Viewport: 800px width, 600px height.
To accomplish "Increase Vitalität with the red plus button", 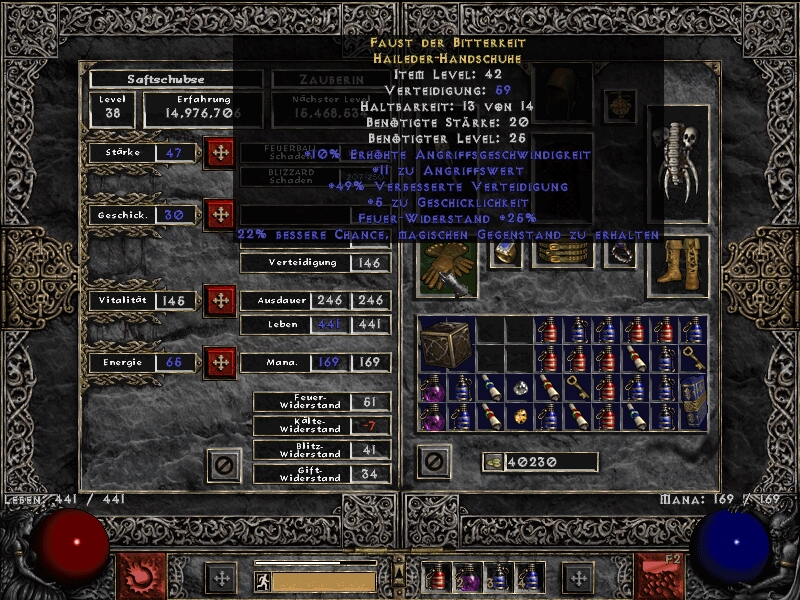I will [219, 300].
